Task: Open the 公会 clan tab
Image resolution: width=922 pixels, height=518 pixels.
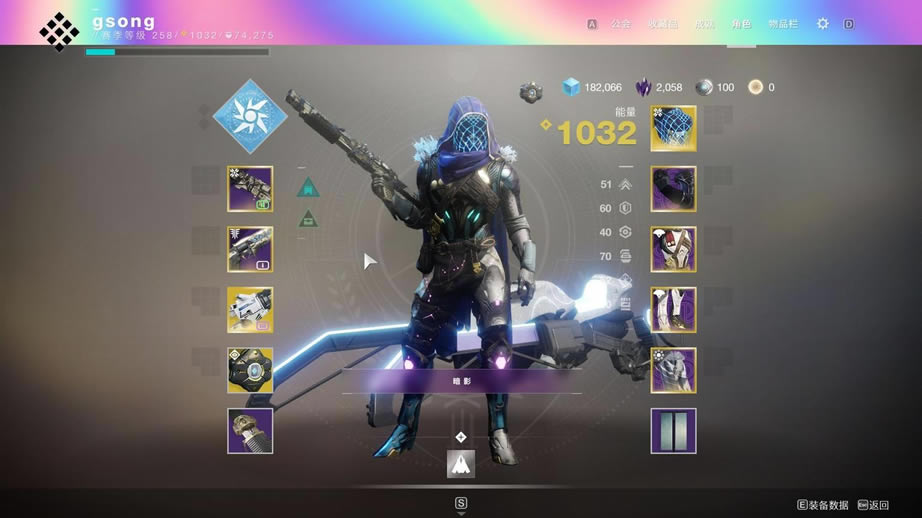Action: (621, 24)
